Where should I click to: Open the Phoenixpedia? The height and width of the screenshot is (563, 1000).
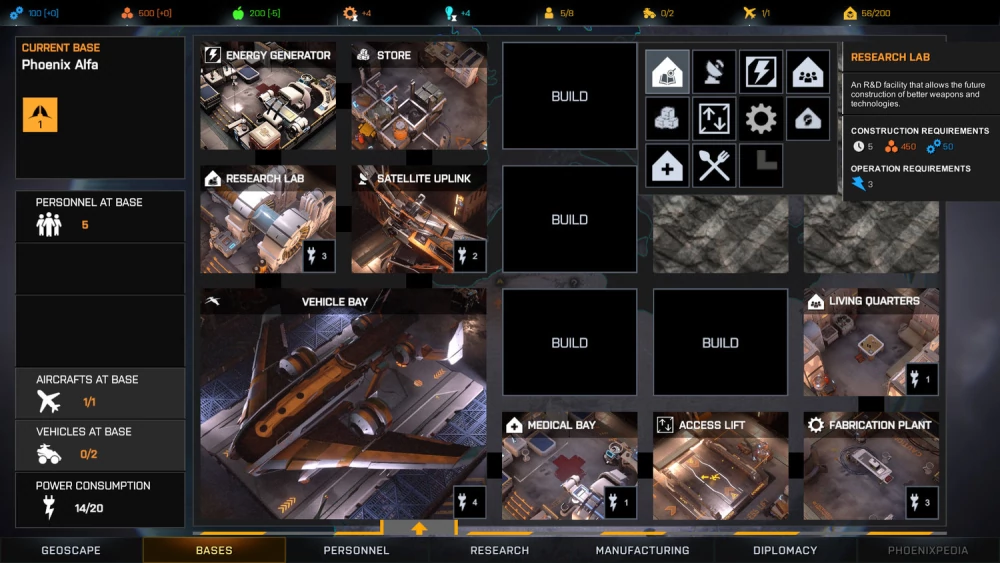tap(928, 550)
